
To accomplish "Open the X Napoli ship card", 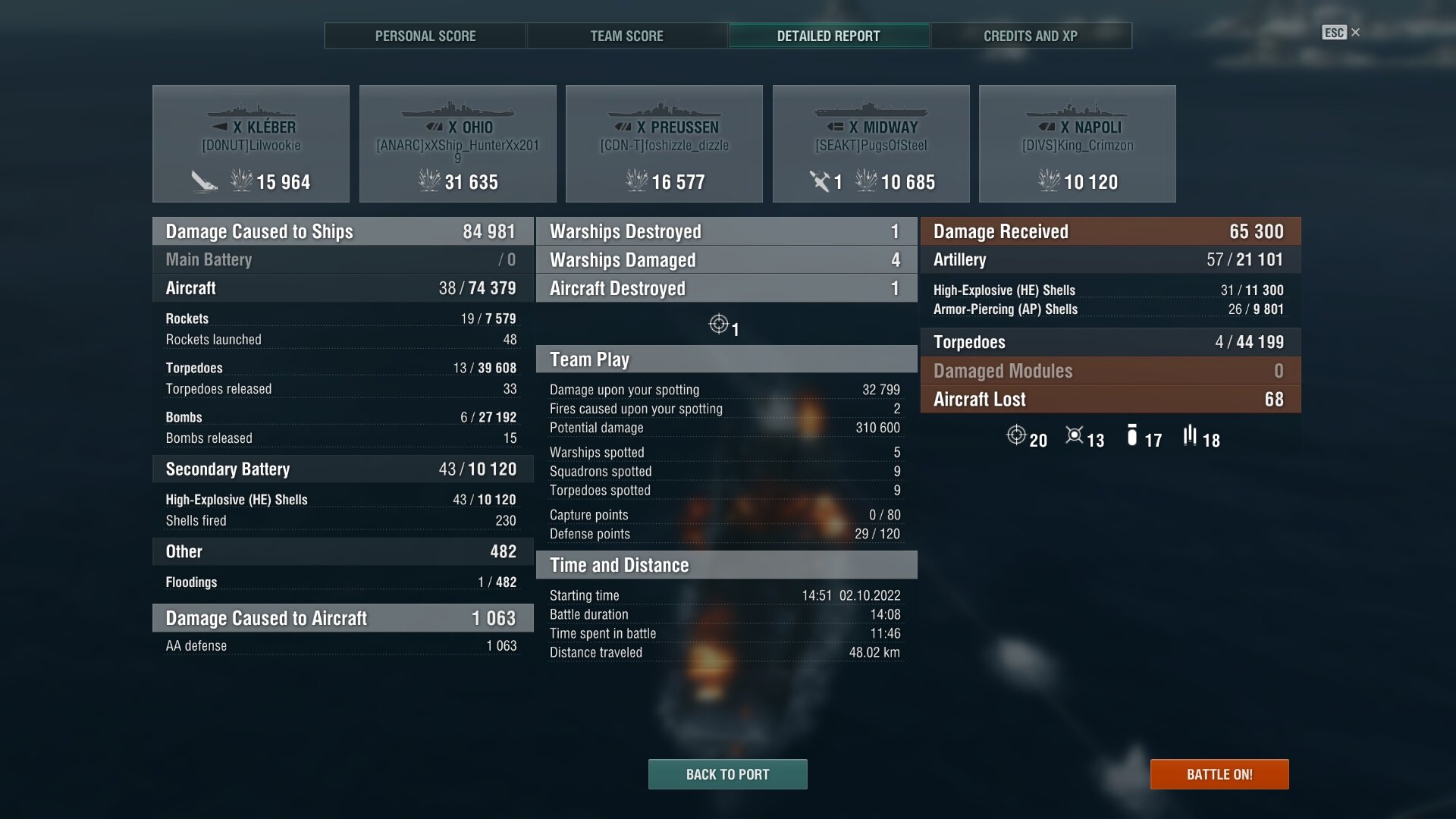I will pos(1077,143).
